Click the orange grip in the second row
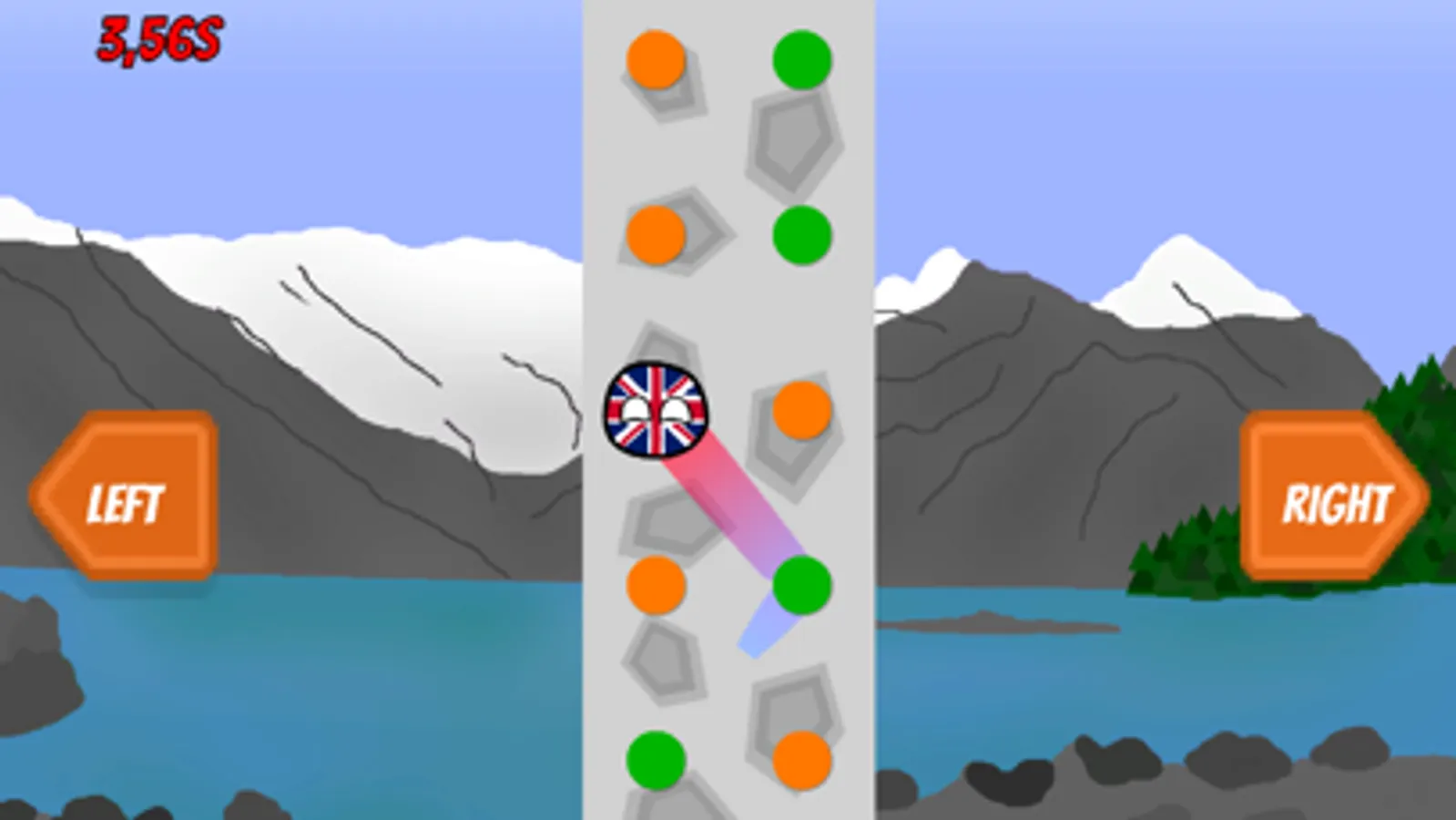The width and height of the screenshot is (1456, 820). [x=657, y=235]
